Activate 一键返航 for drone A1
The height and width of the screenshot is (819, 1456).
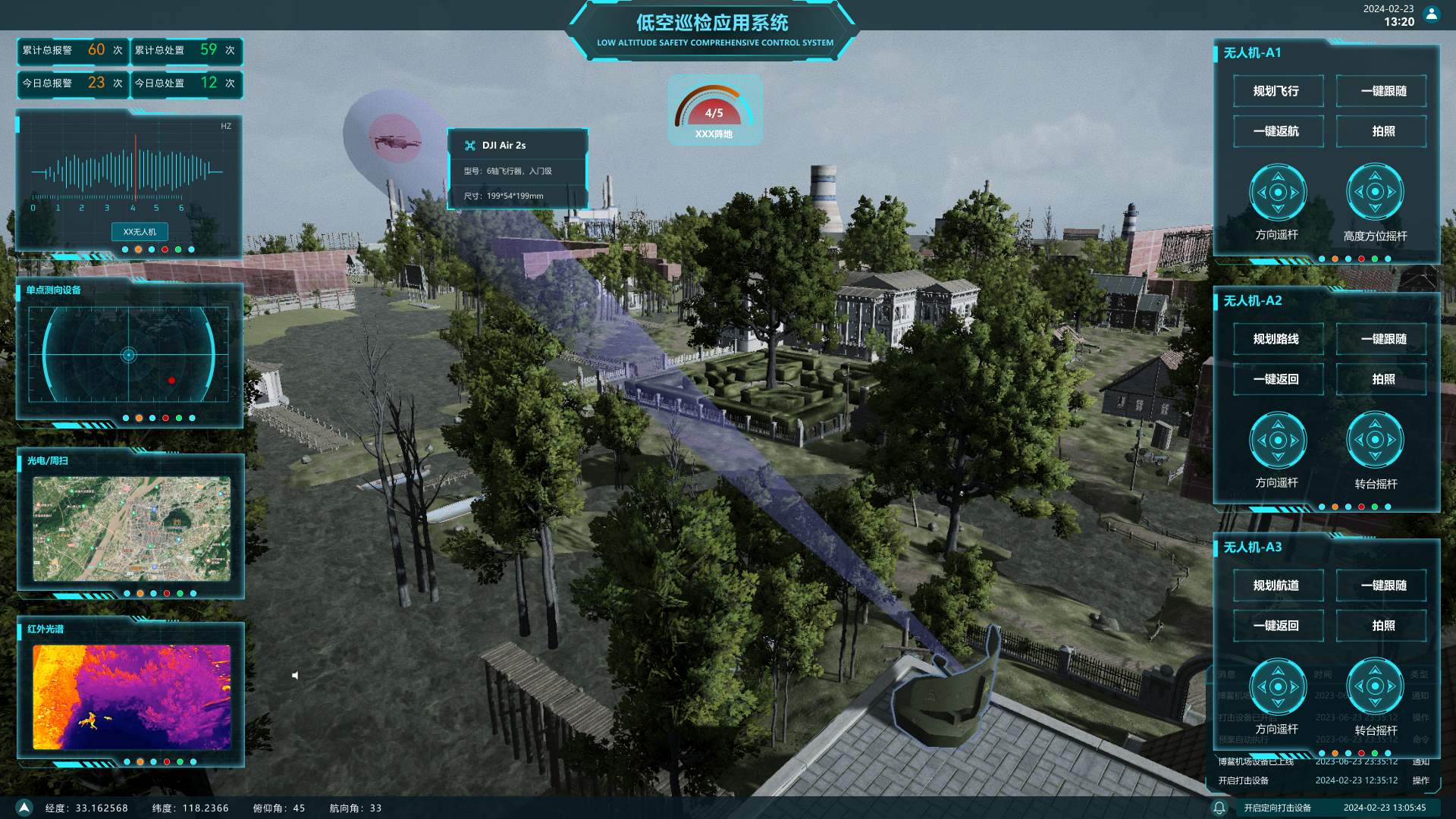[1277, 131]
